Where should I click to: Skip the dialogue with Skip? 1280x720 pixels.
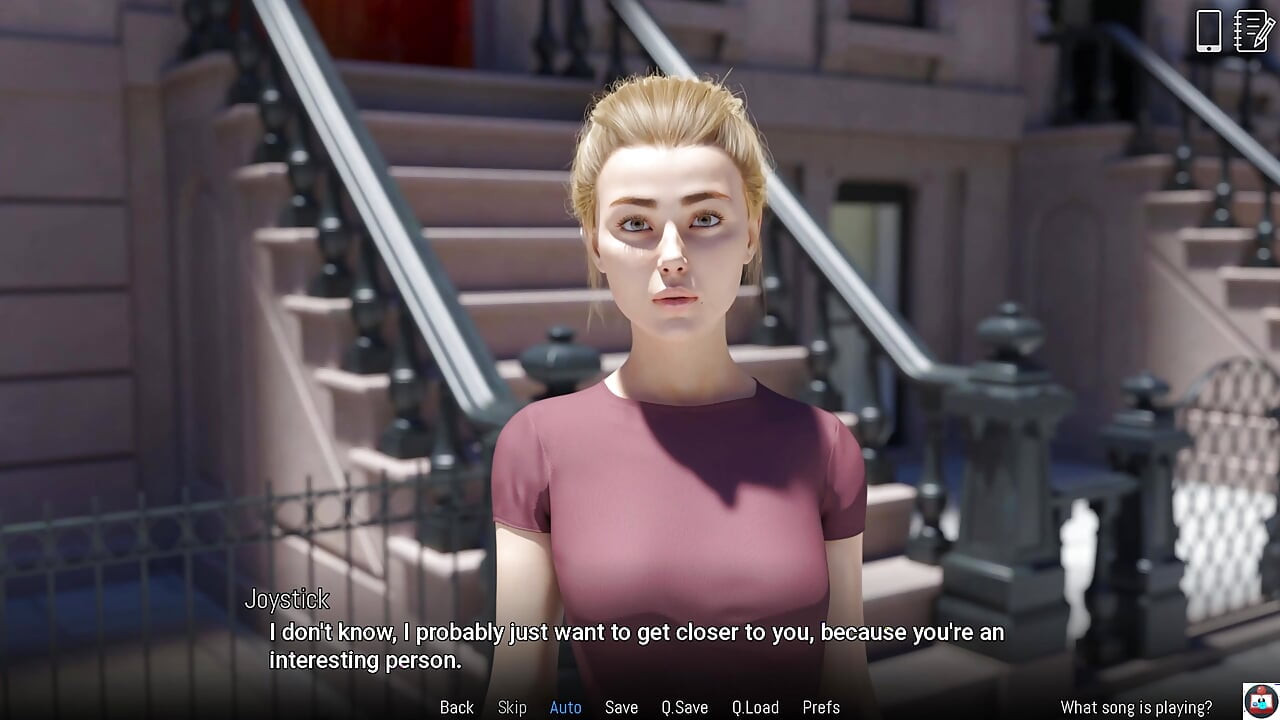512,707
